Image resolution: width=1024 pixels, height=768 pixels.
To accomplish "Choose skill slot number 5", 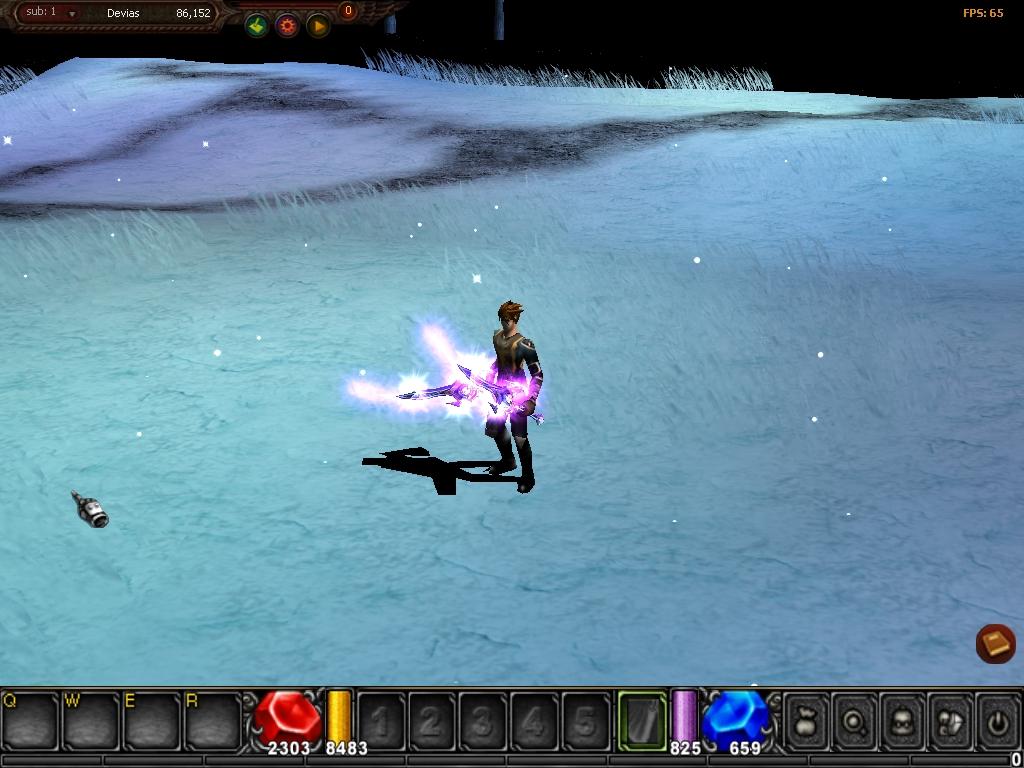I will (585, 720).
